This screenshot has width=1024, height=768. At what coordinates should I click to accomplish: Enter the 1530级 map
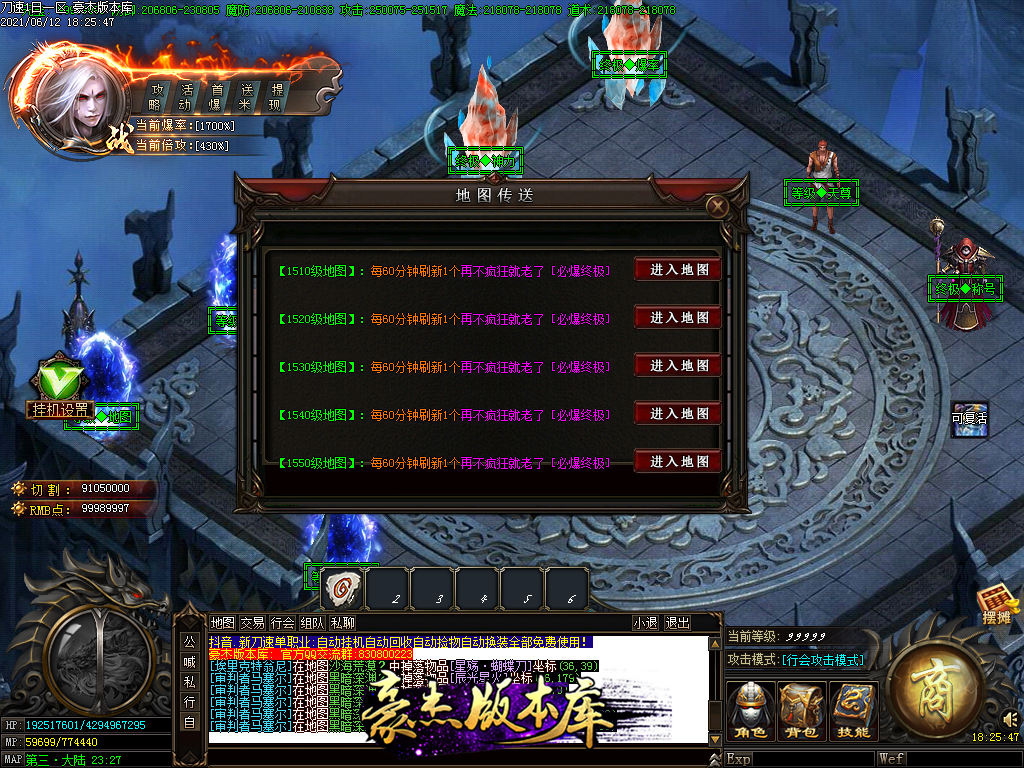click(x=678, y=366)
